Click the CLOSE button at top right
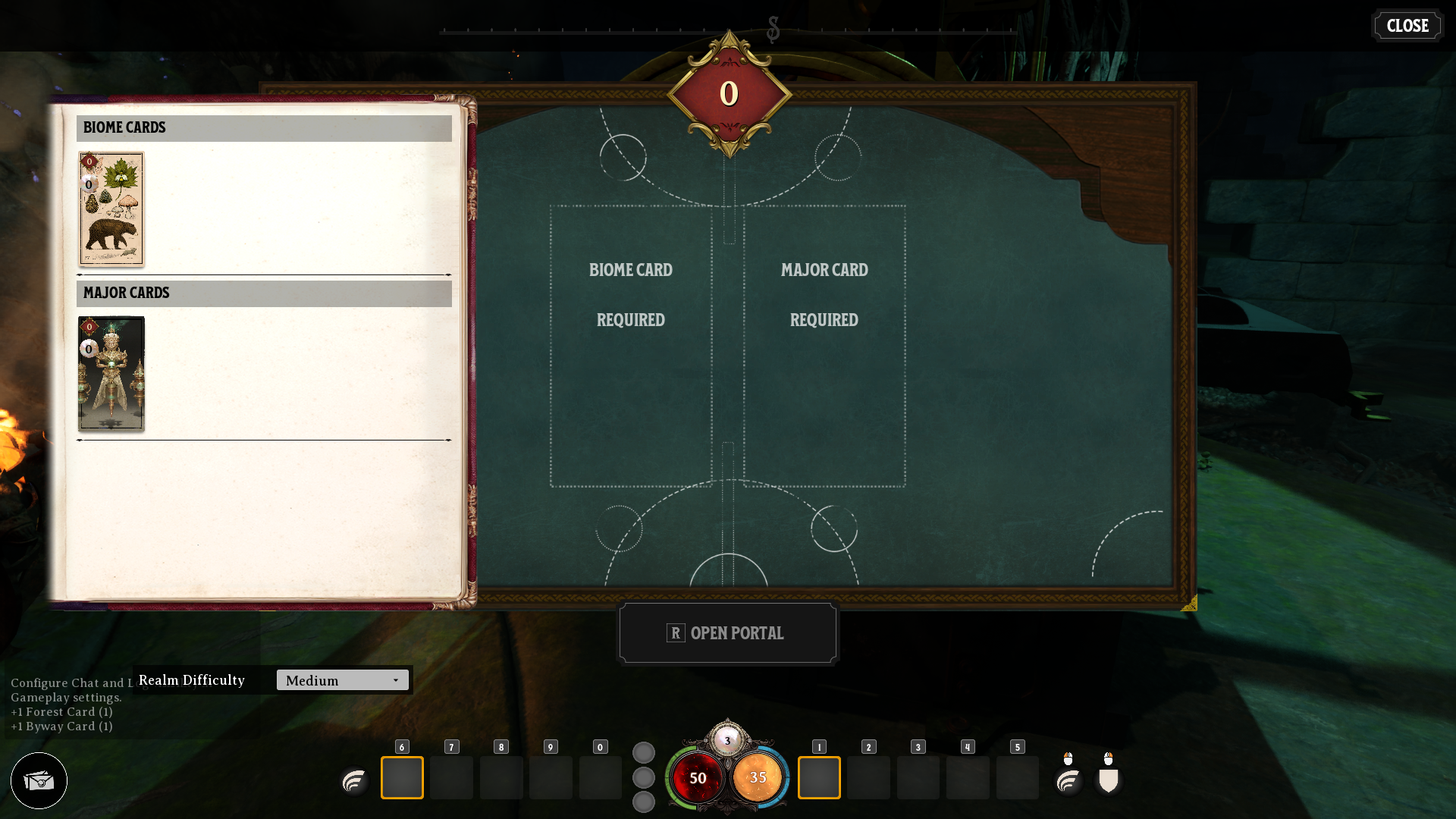Viewport: 1456px width, 819px height. [x=1407, y=25]
